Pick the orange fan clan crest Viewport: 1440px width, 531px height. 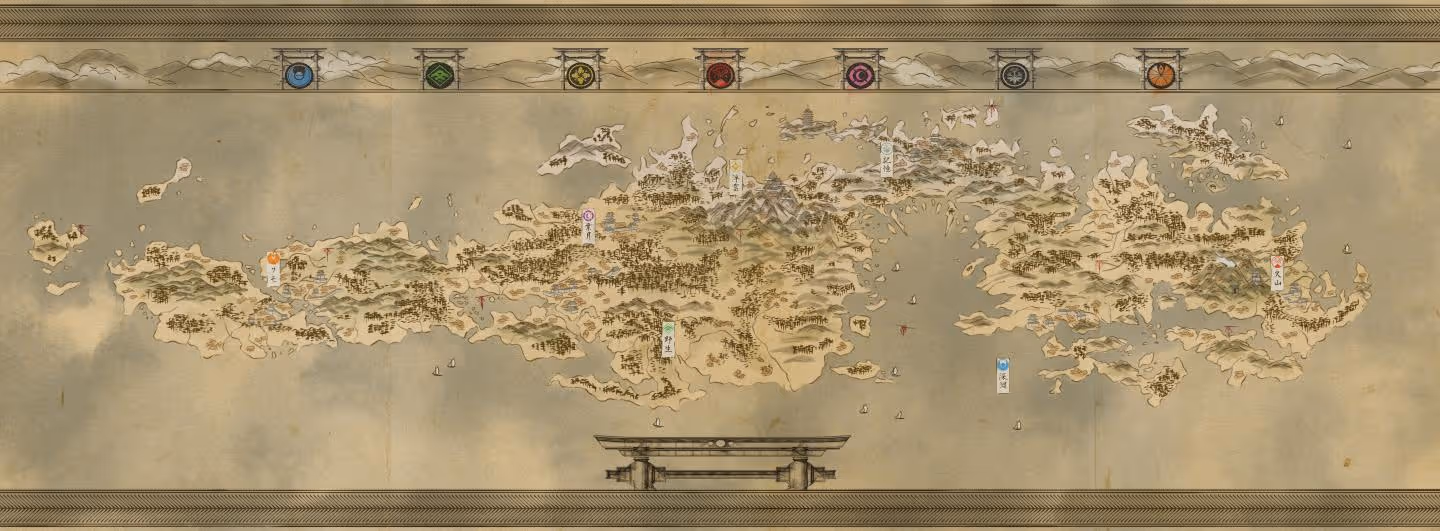pos(1160,75)
